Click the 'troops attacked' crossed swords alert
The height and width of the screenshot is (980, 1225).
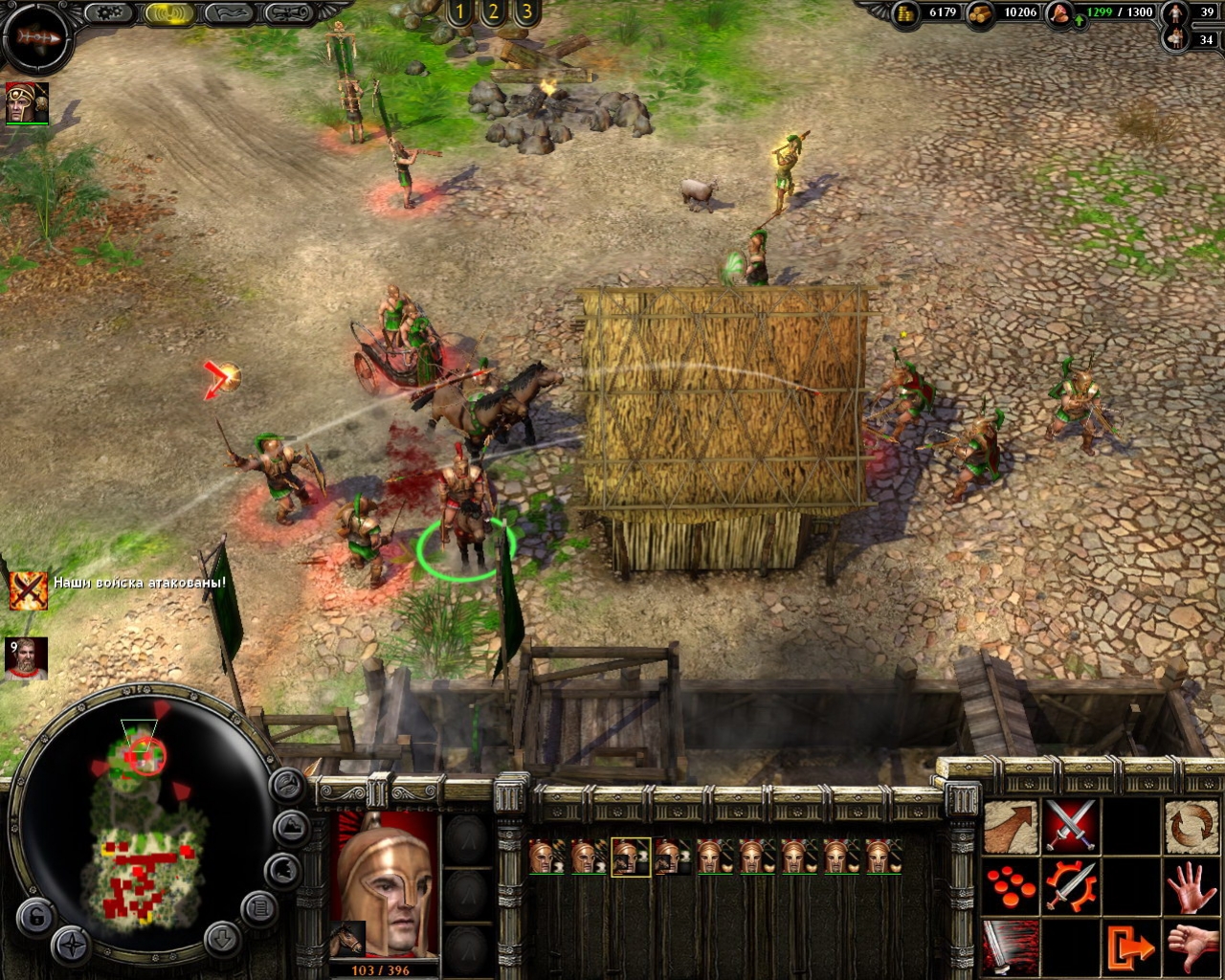click(29, 590)
